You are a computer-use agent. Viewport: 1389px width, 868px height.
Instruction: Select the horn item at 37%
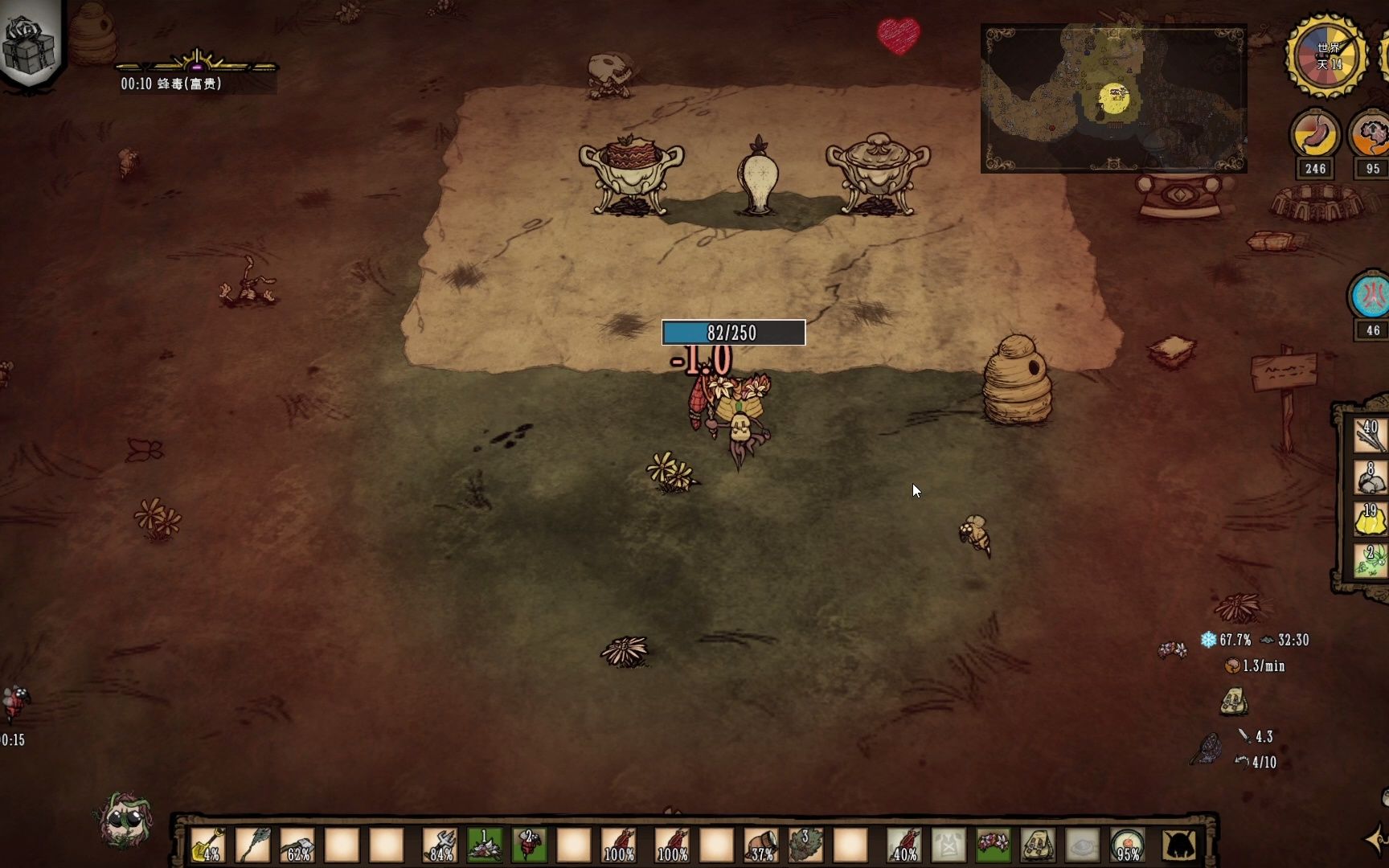760,845
